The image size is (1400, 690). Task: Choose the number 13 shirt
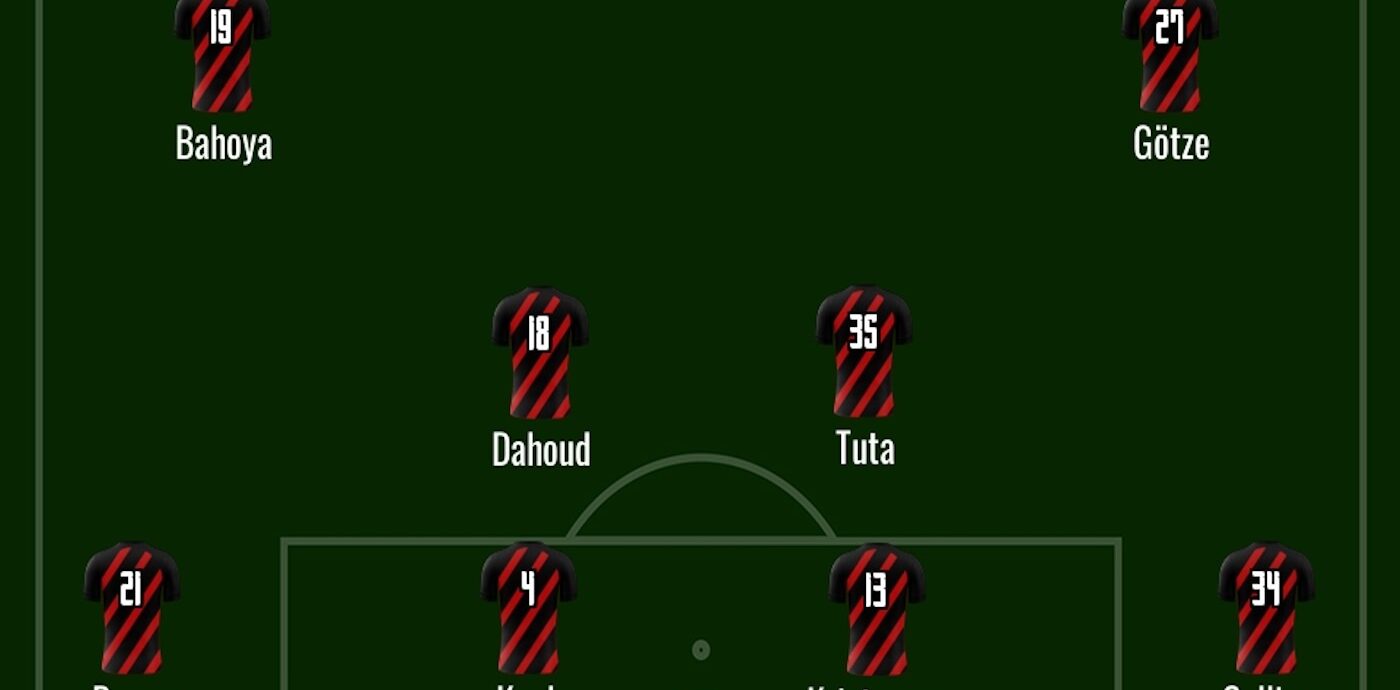877,608
